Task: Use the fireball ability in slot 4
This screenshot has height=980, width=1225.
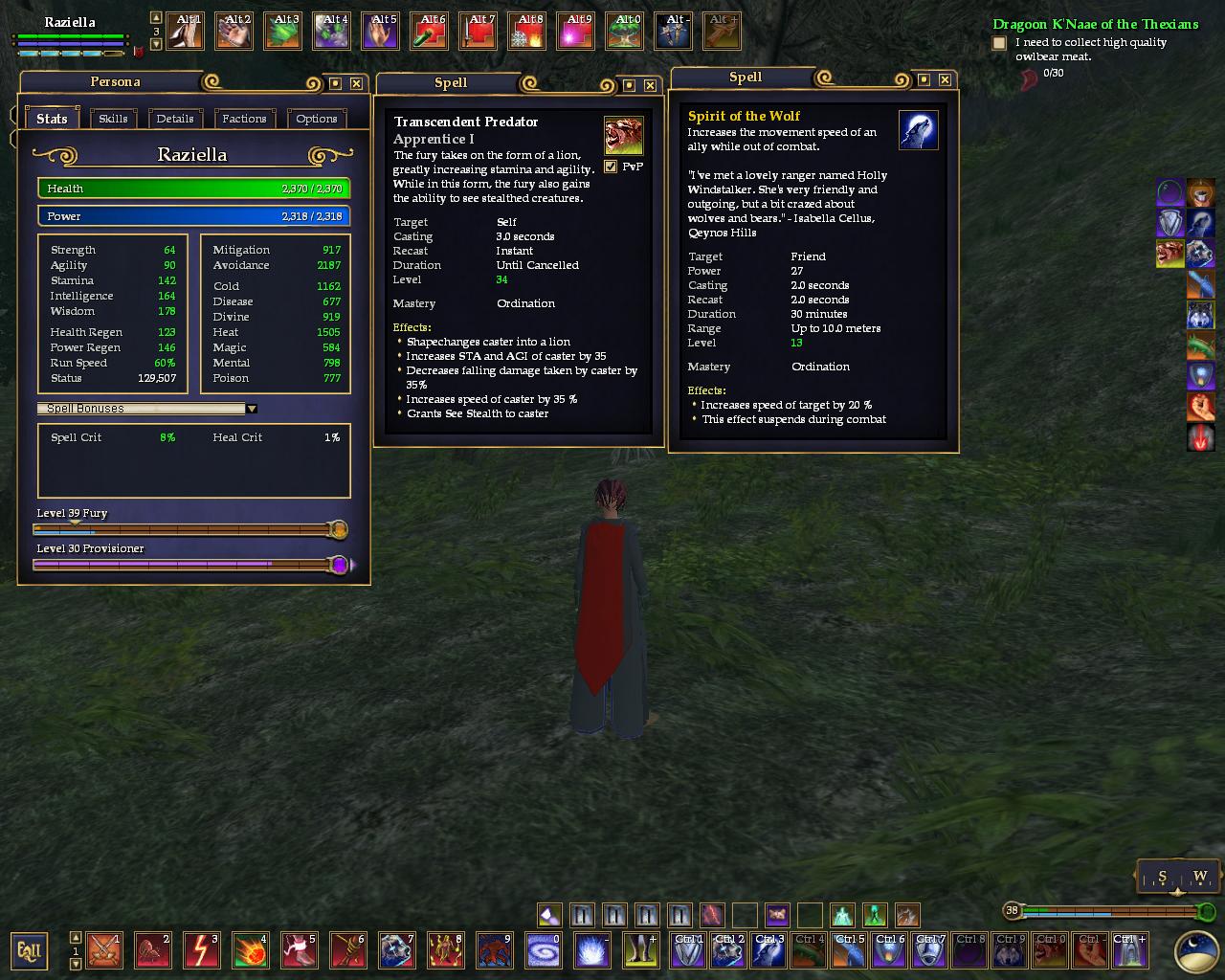Action: click(x=251, y=950)
